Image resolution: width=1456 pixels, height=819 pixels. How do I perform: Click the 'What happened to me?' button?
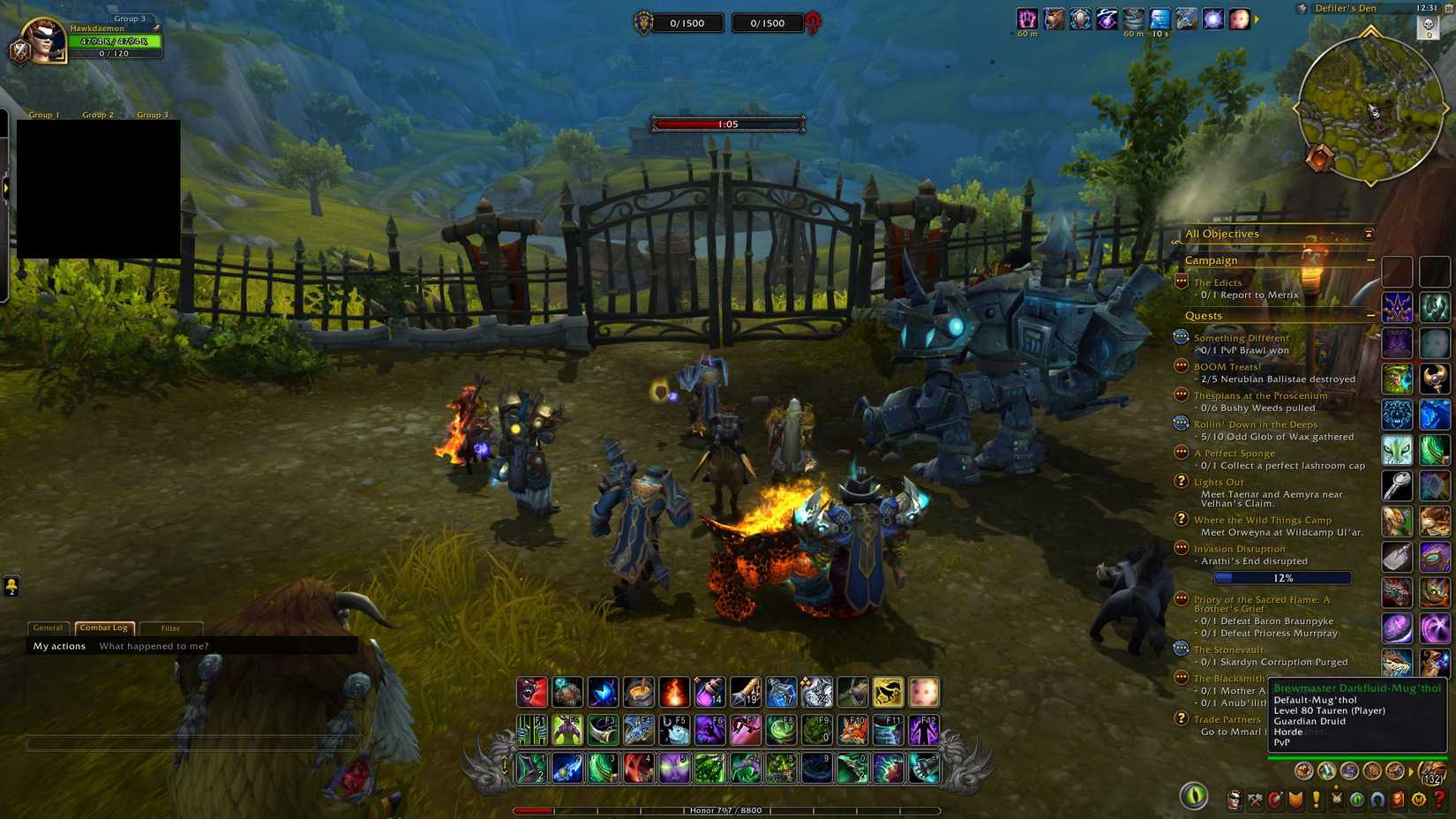click(154, 645)
